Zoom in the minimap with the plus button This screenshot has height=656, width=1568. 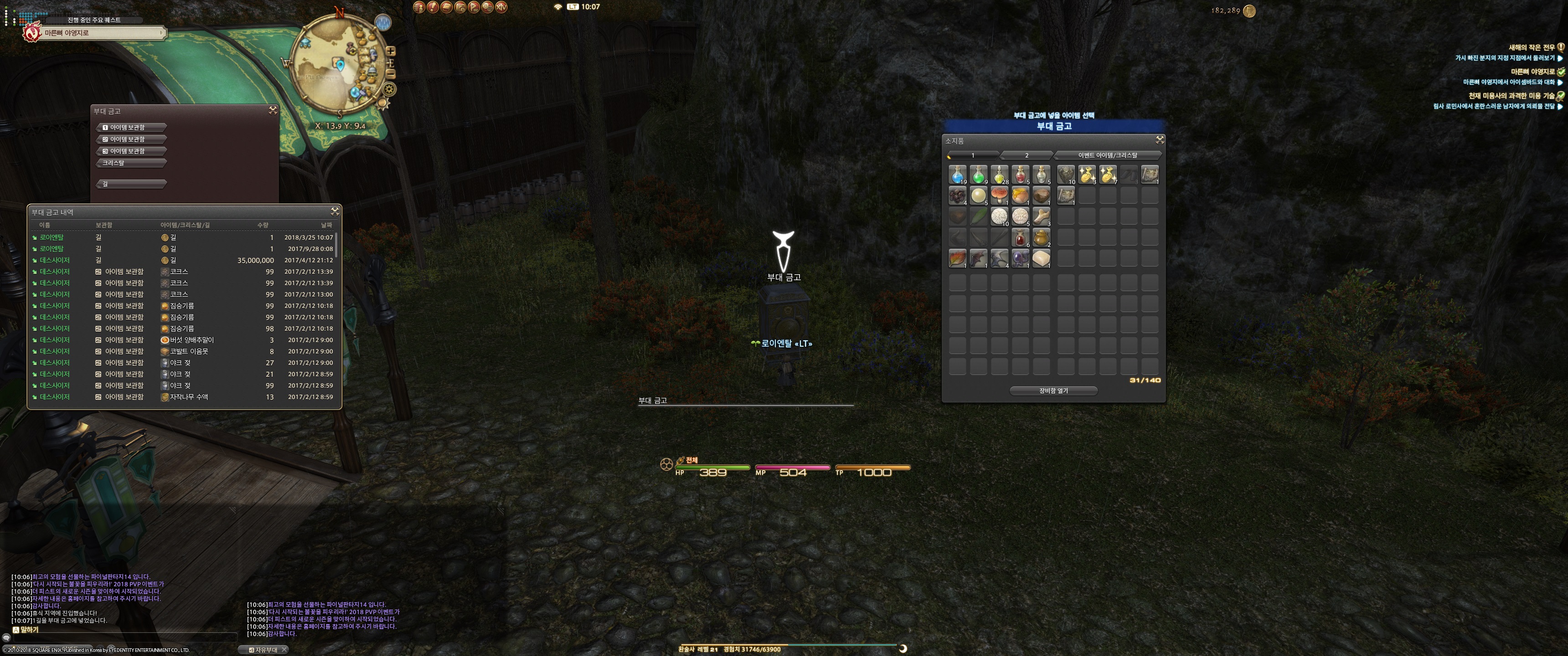coord(391,51)
